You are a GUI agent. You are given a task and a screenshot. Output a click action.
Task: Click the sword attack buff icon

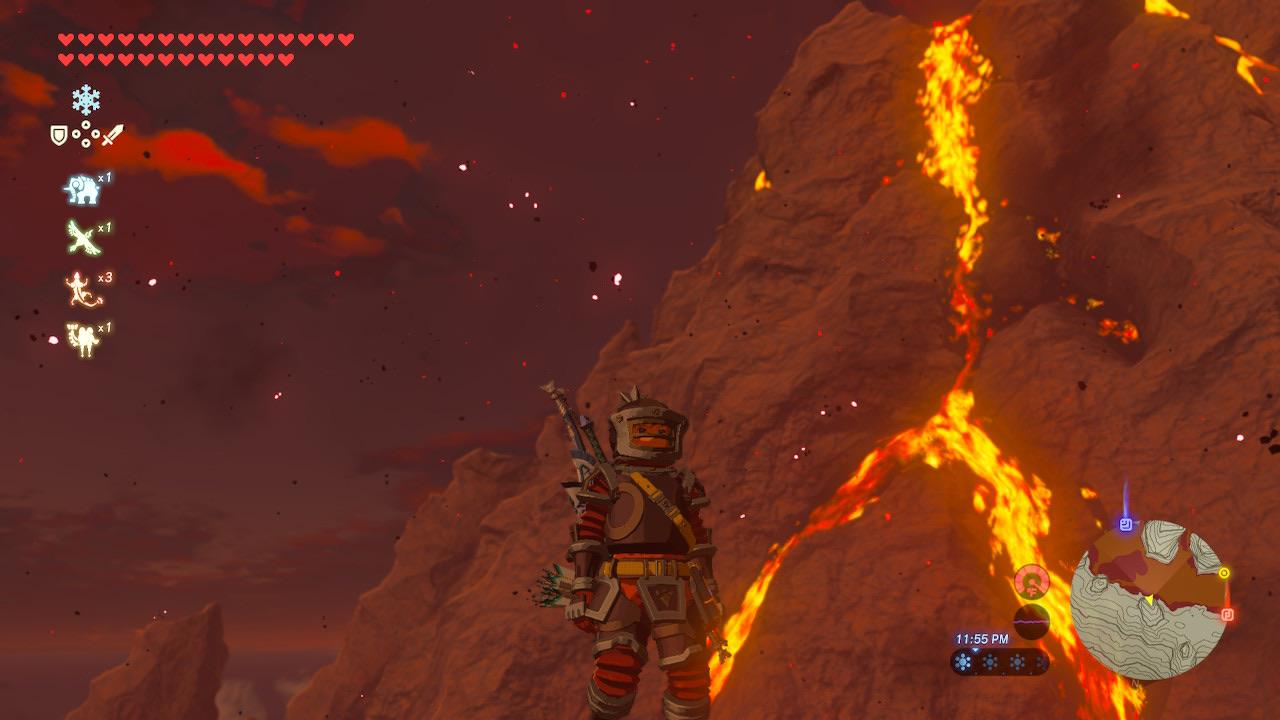[x=113, y=133]
